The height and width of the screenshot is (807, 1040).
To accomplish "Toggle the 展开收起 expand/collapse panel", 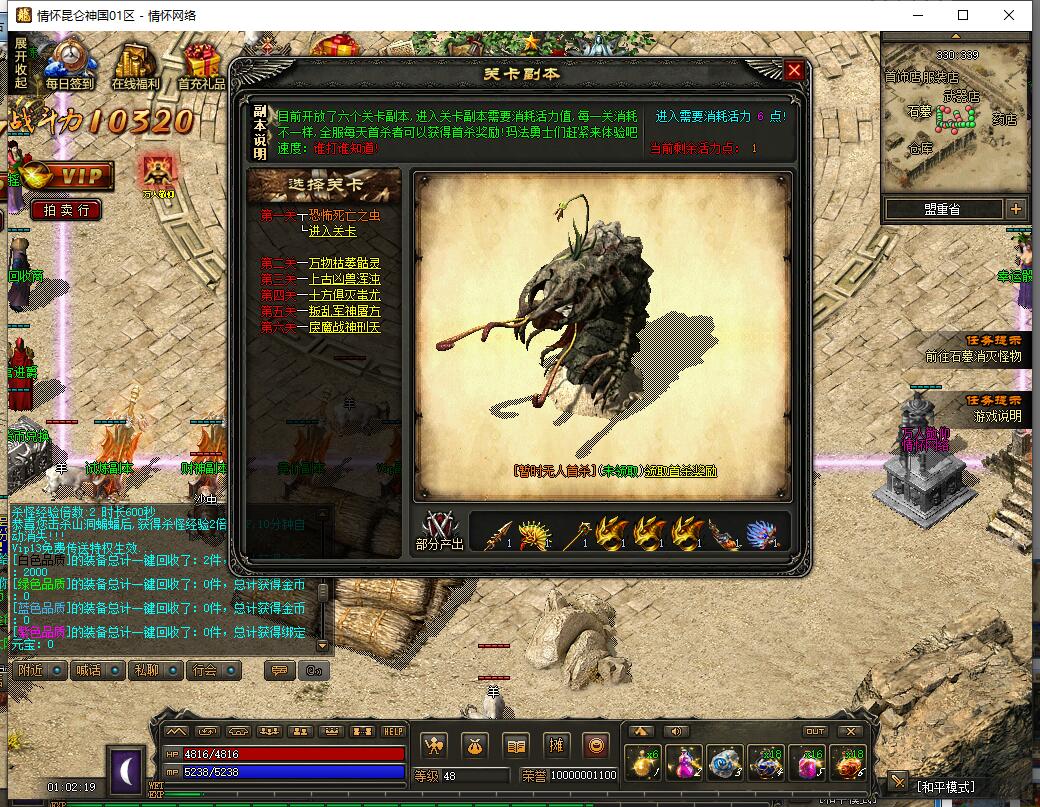I will (x=21, y=64).
